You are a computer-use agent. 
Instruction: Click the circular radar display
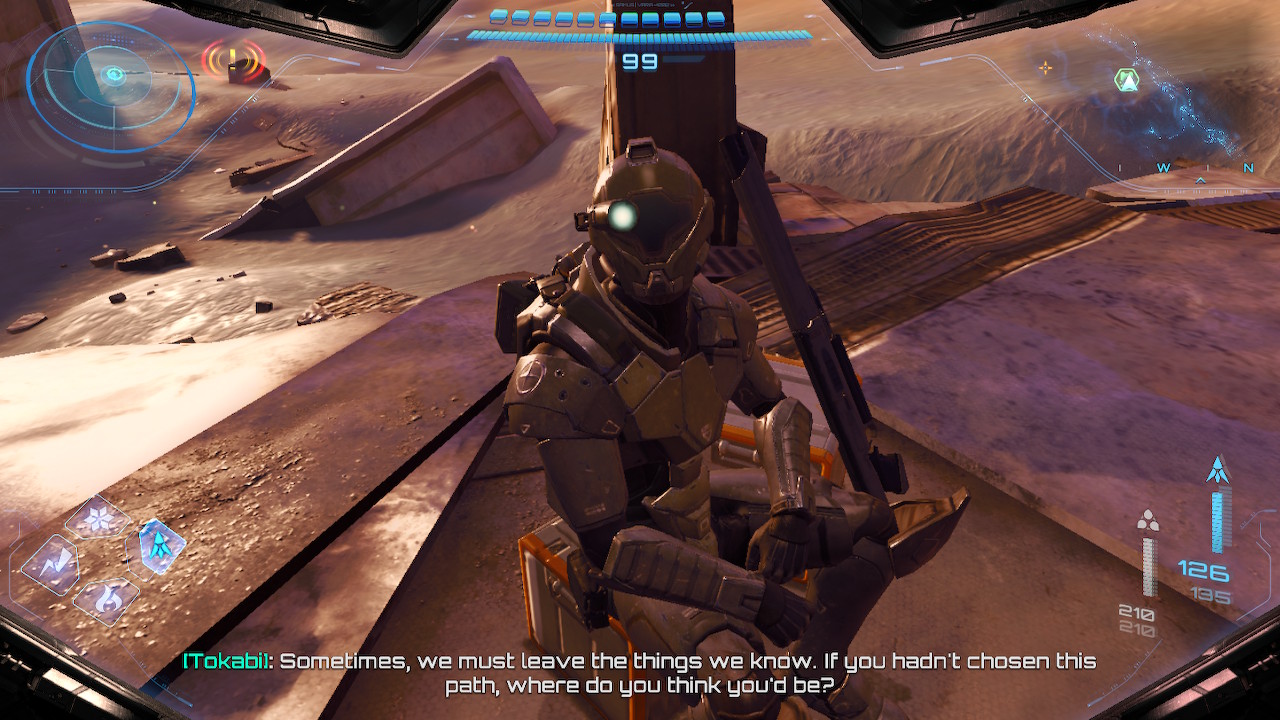point(111,86)
